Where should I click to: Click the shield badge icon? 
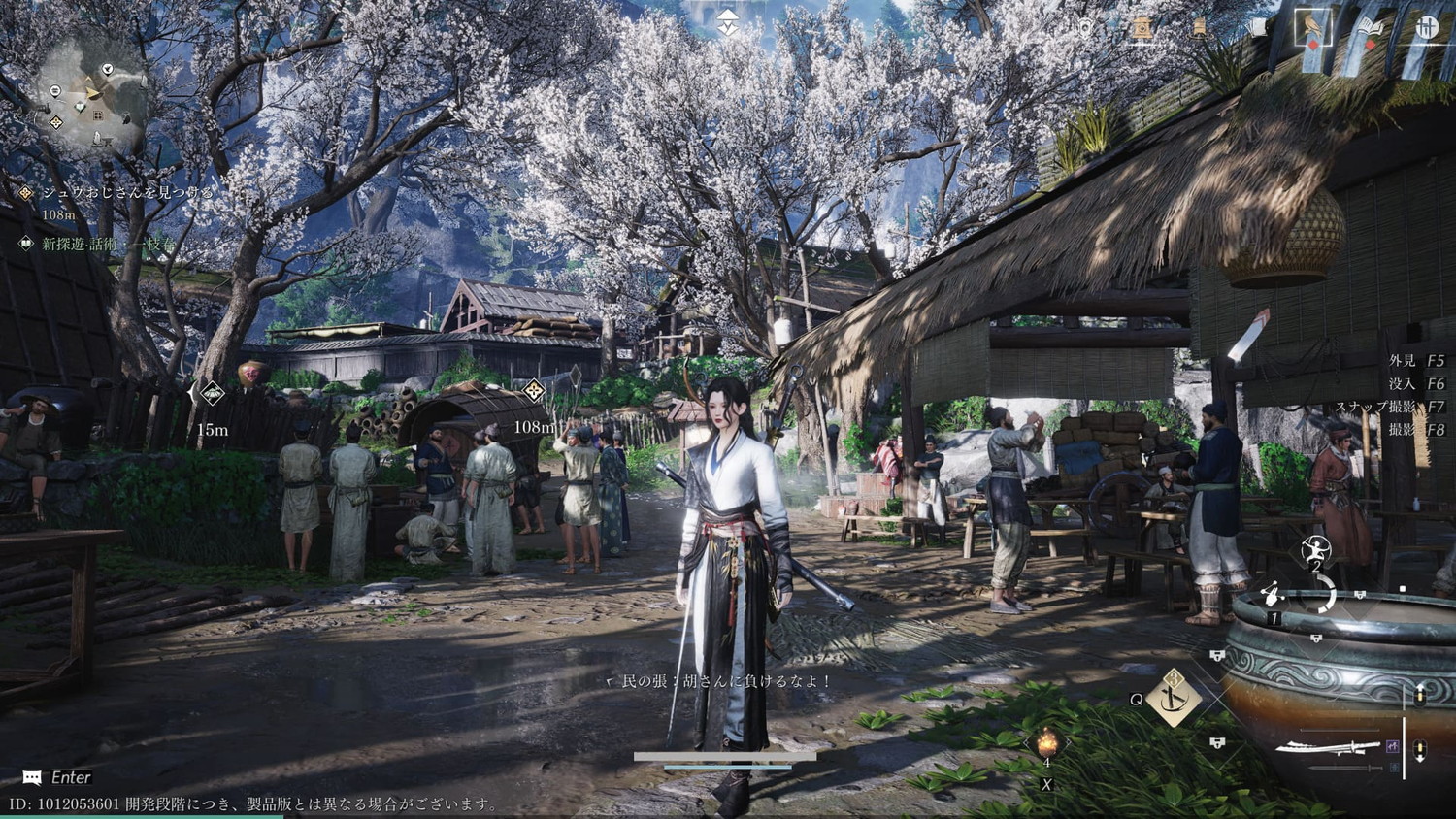click(1085, 28)
